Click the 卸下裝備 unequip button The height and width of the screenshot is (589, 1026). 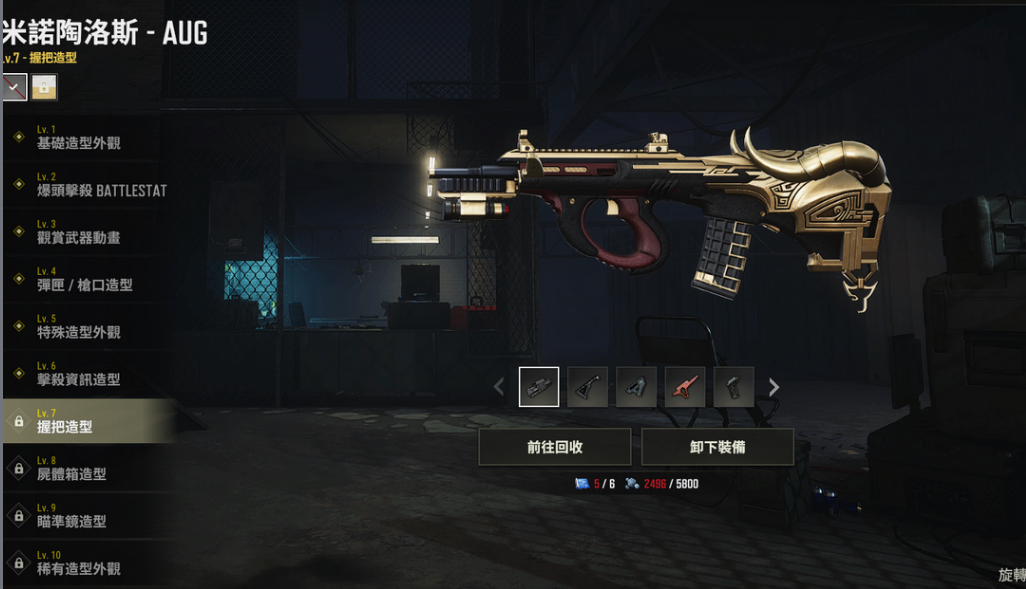(717, 447)
